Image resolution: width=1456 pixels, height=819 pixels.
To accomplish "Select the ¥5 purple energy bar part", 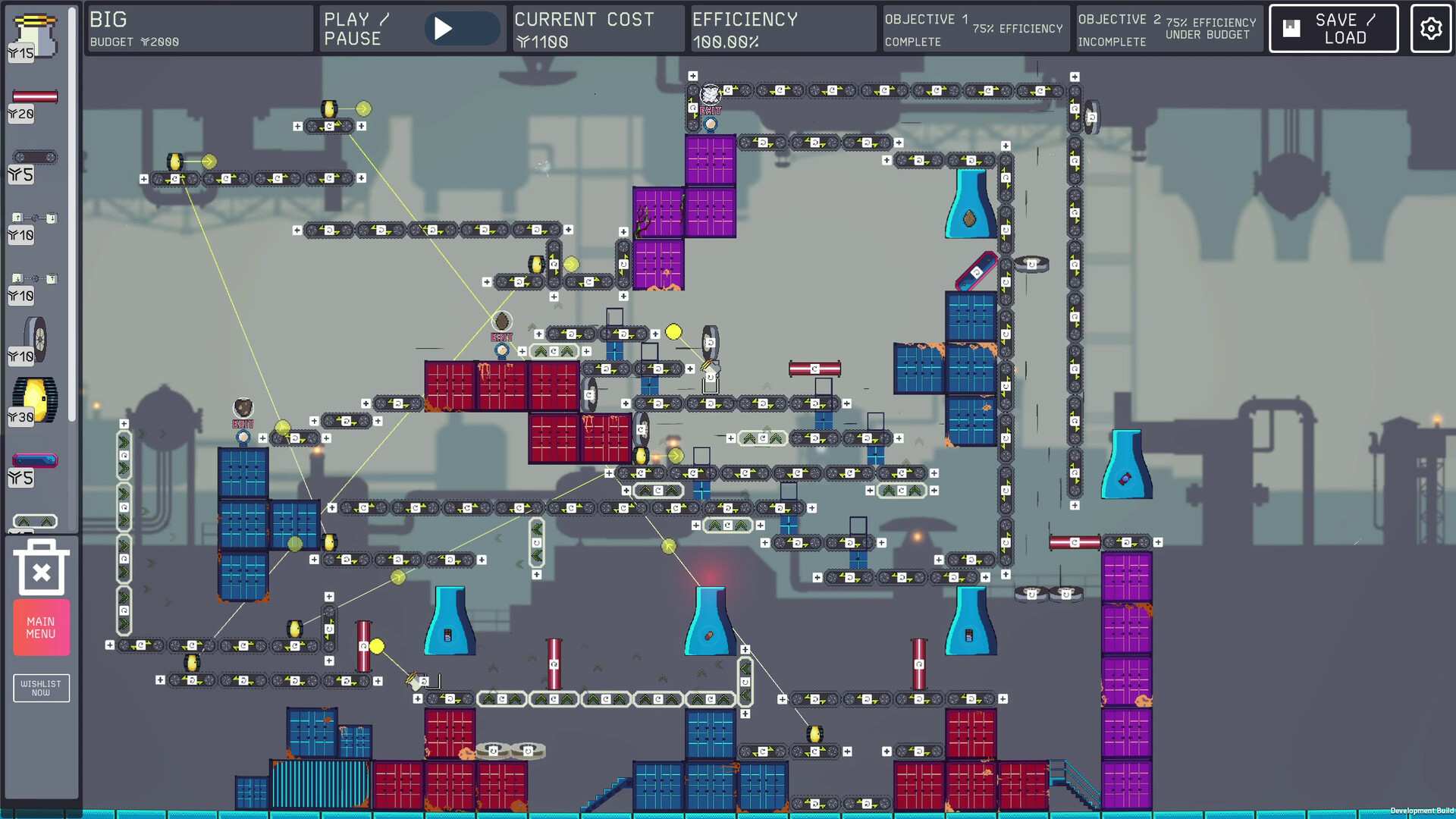I will (34, 458).
